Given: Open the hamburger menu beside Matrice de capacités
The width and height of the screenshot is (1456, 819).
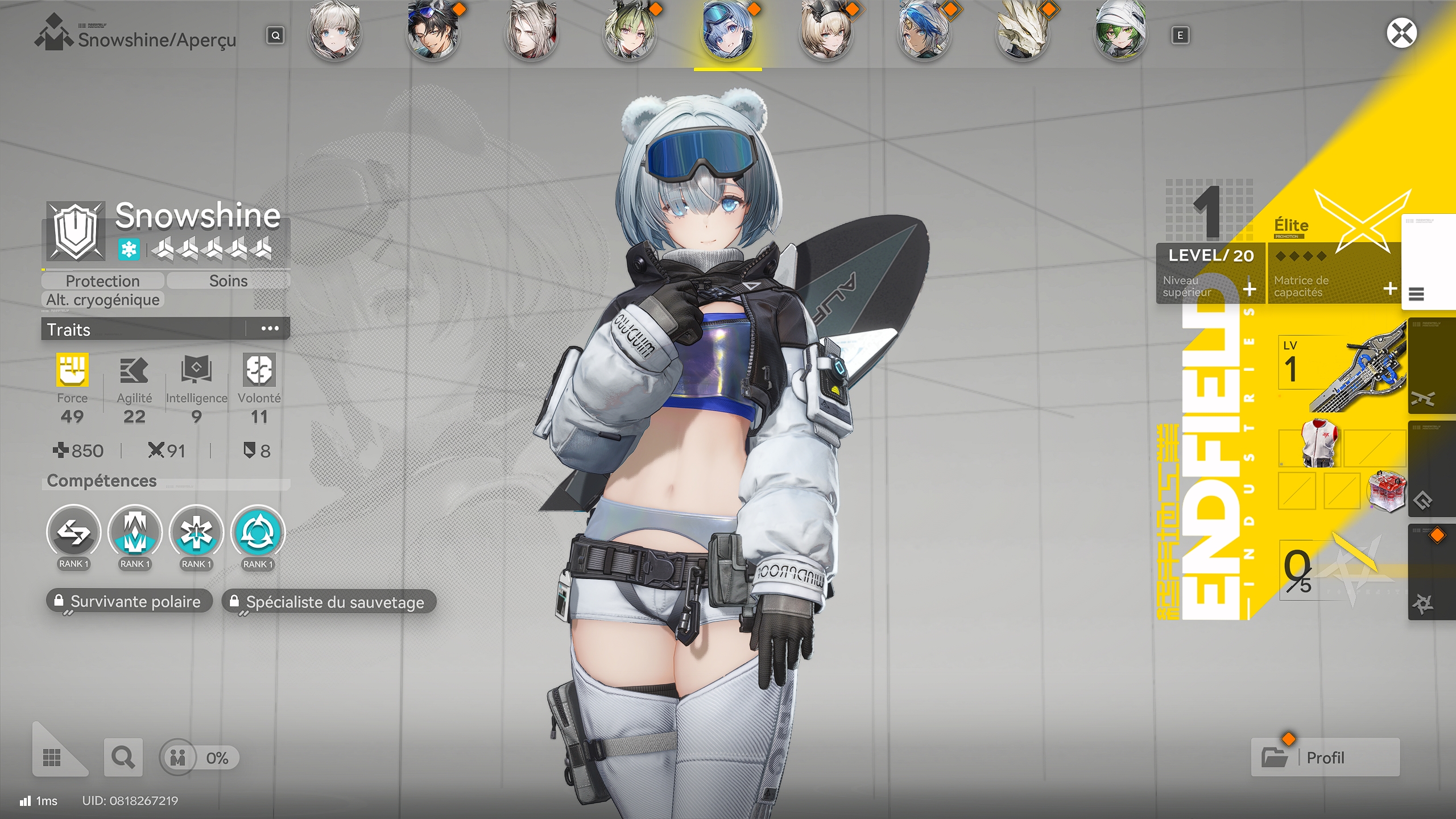Looking at the screenshot, I should 1416,295.
